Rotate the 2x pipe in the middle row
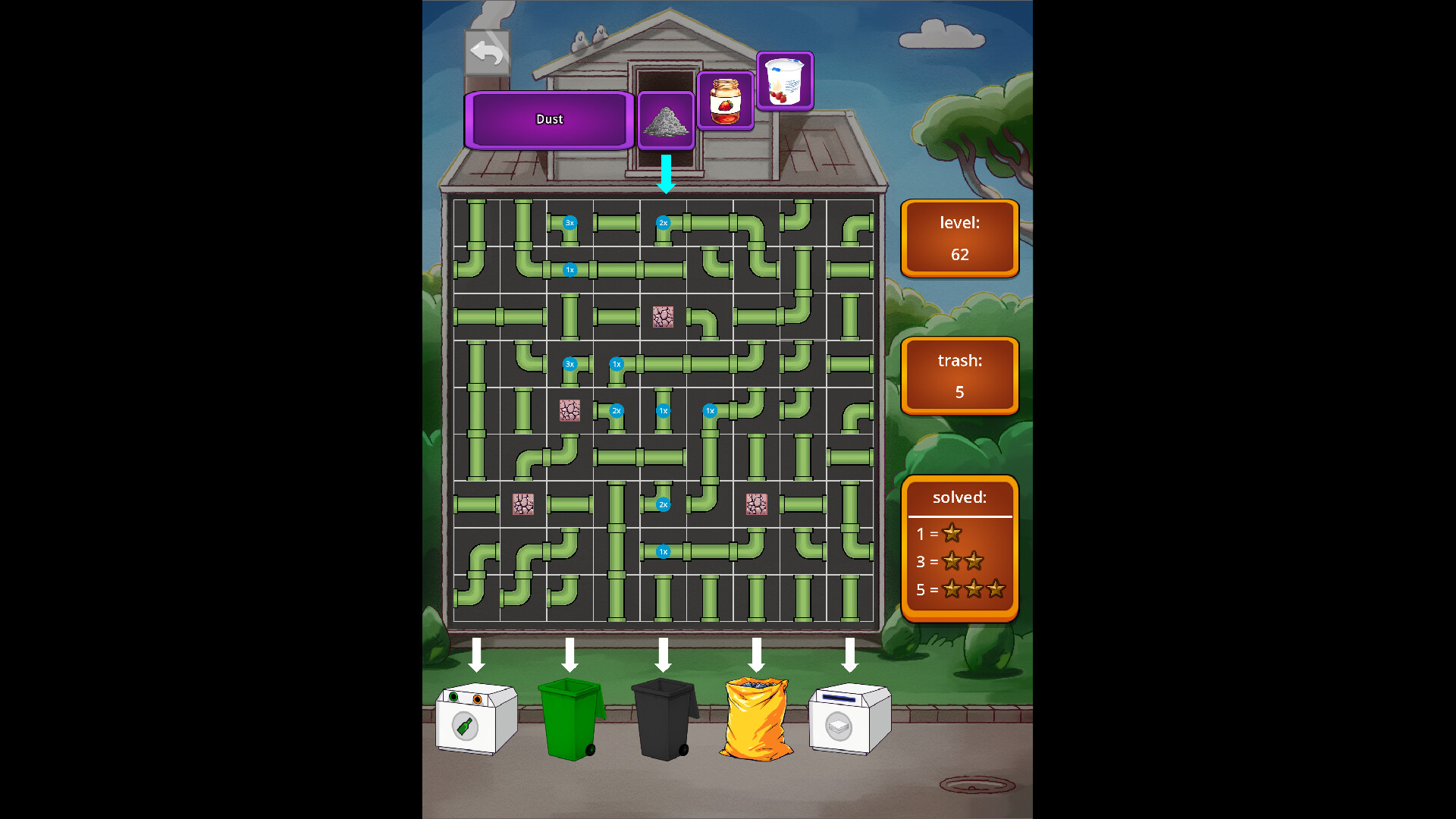 point(616,410)
